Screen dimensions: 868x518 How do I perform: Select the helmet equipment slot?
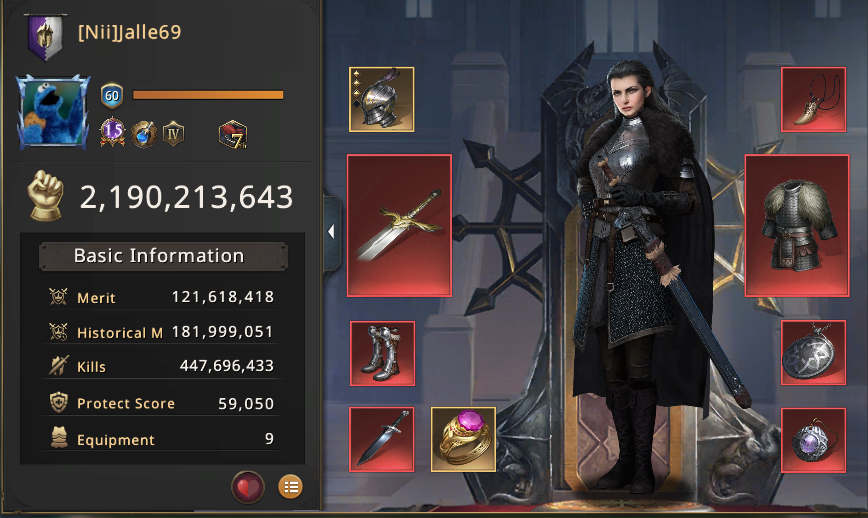(381, 99)
